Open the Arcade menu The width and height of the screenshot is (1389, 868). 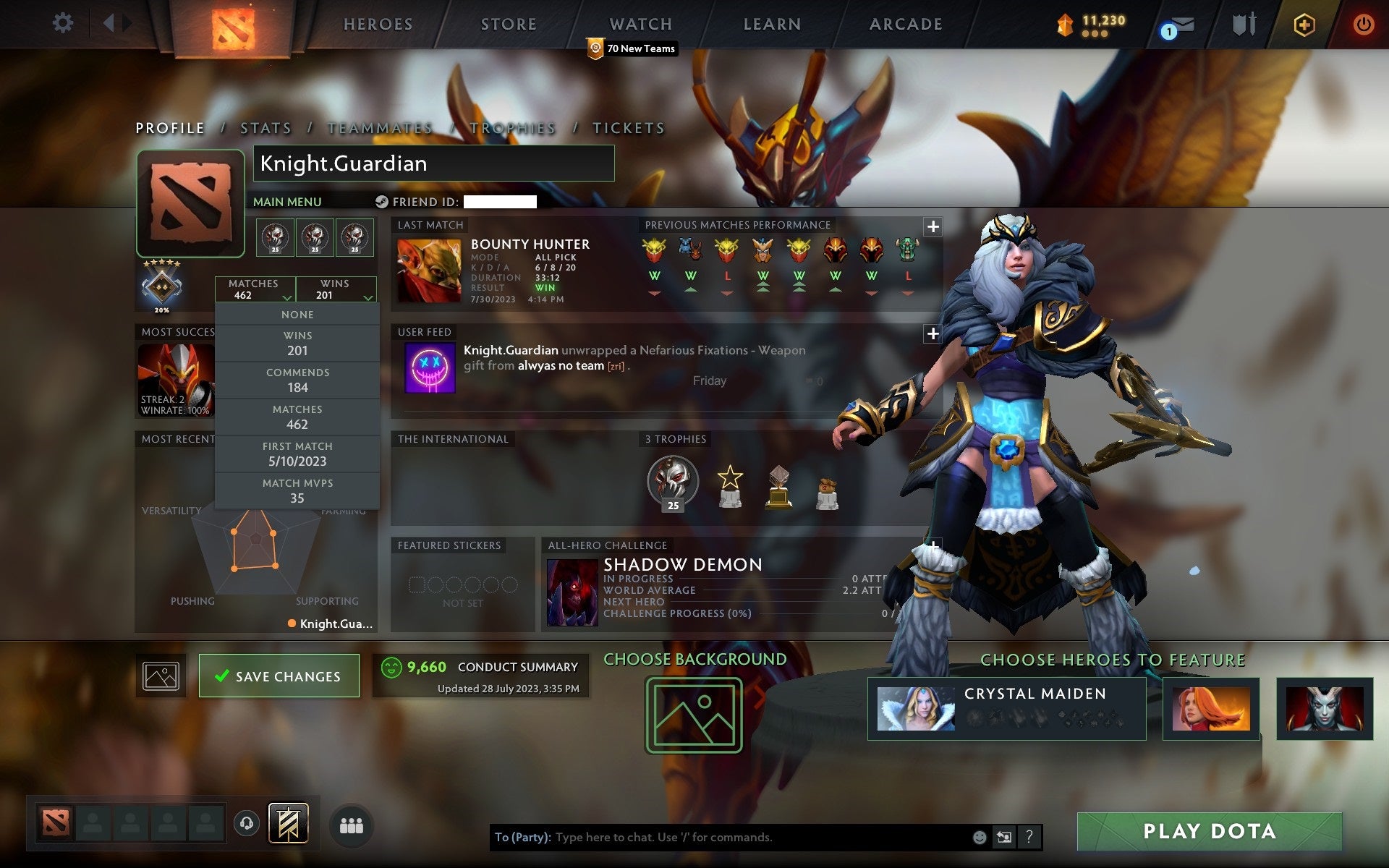click(x=906, y=25)
